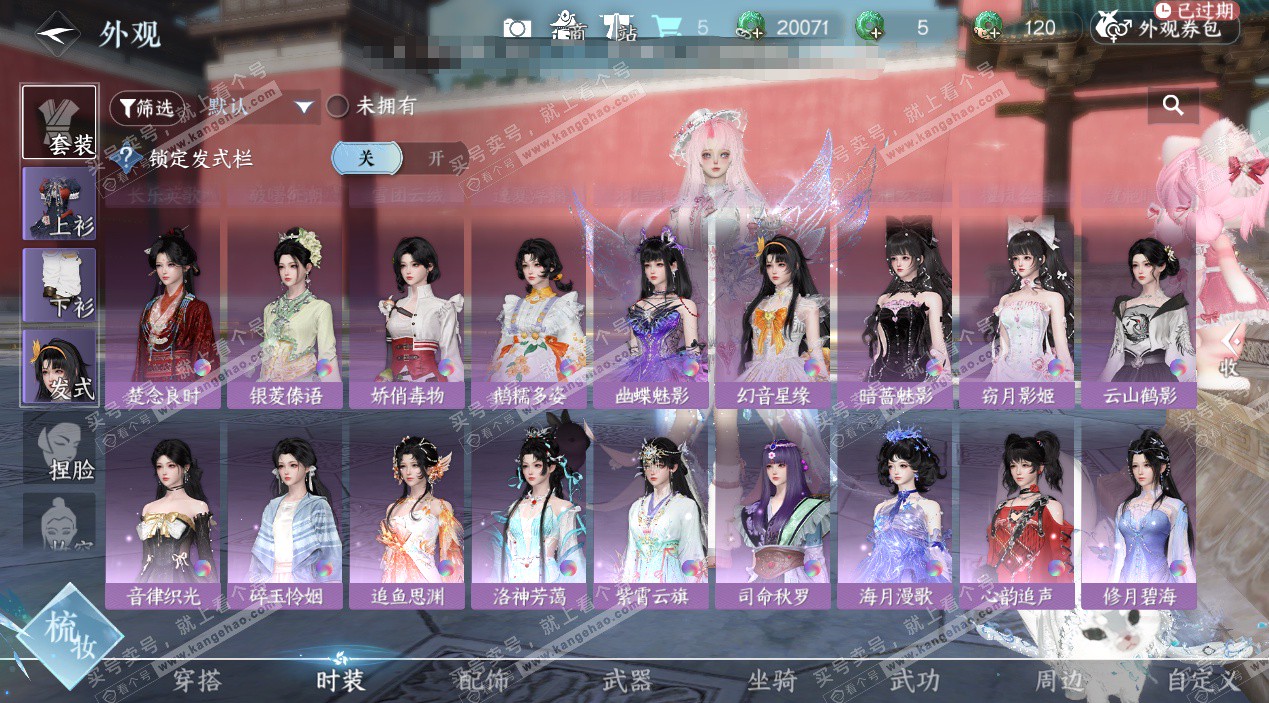The image size is (1269, 703).
Task: Select the 套装 category tab
Action: coord(60,123)
